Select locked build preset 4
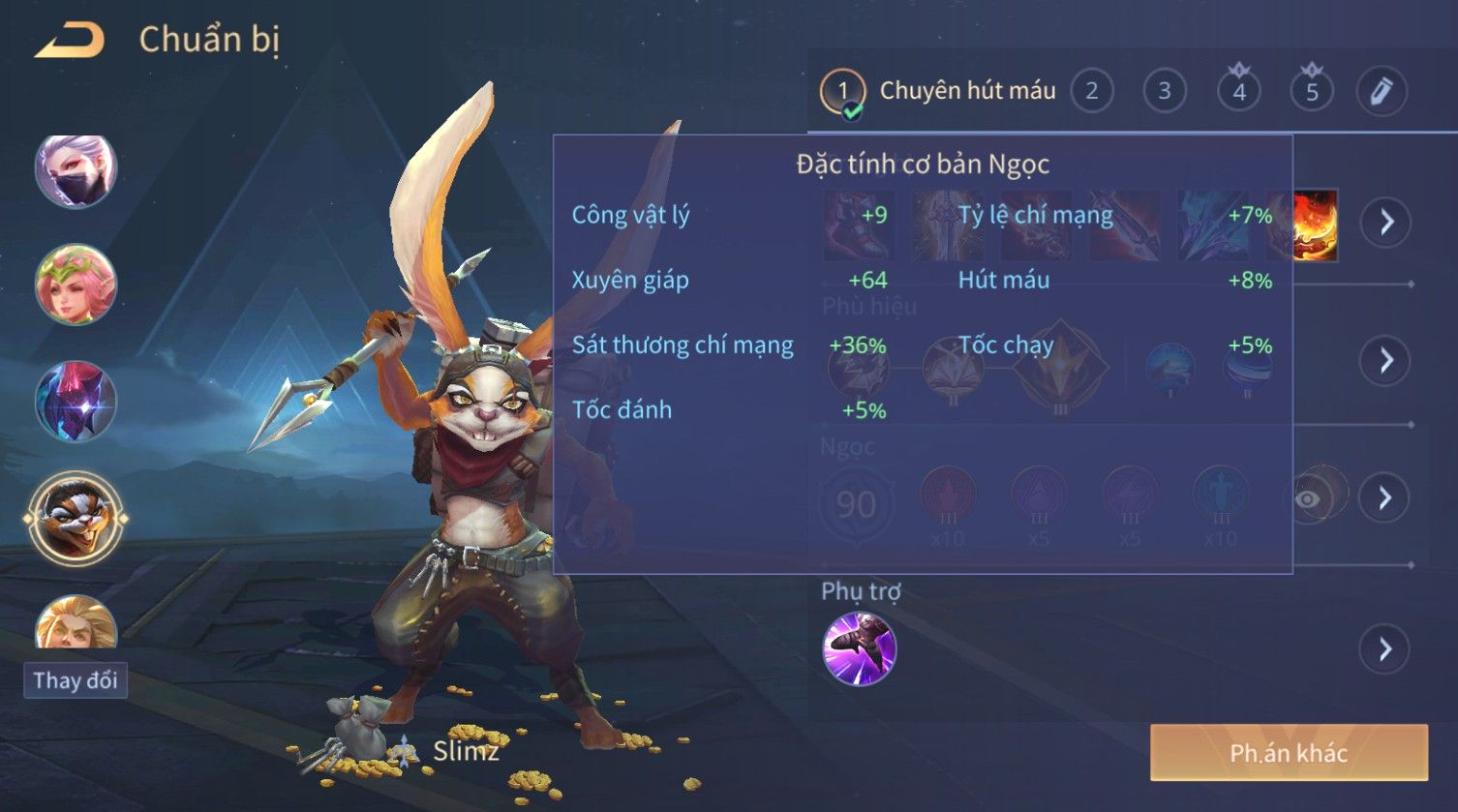 (x=1239, y=92)
